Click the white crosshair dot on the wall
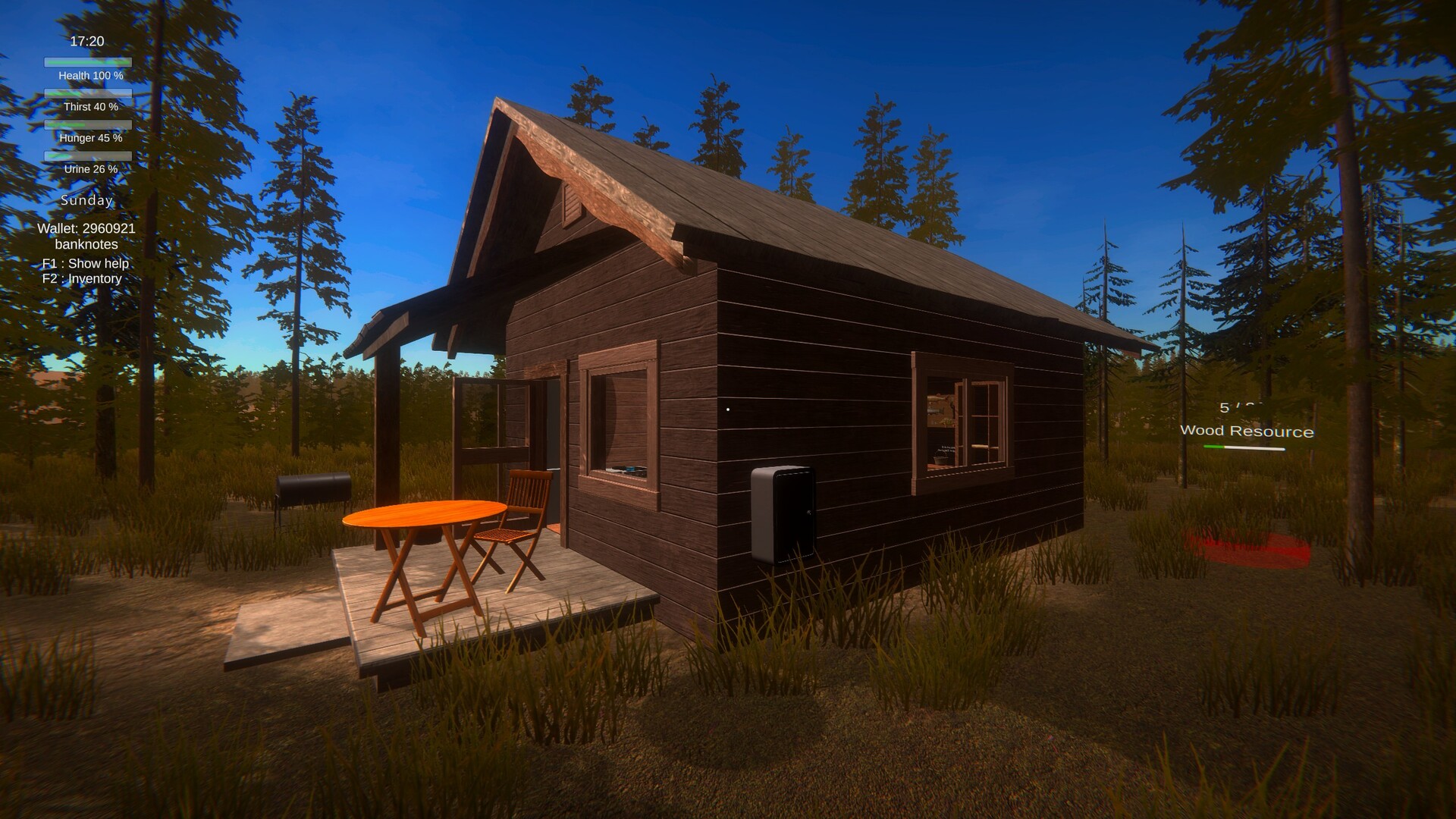 [x=730, y=409]
